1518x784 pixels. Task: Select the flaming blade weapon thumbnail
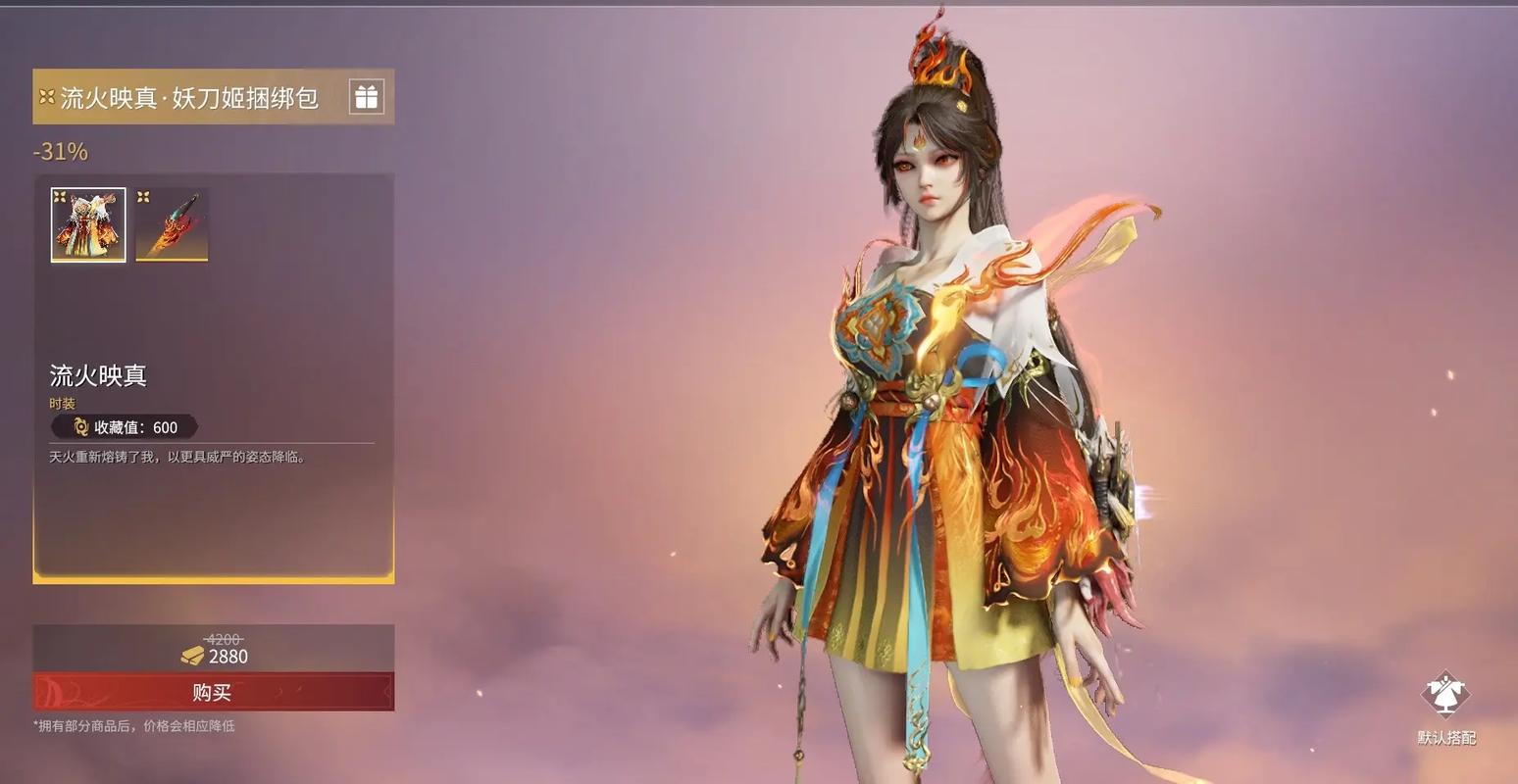tap(172, 225)
